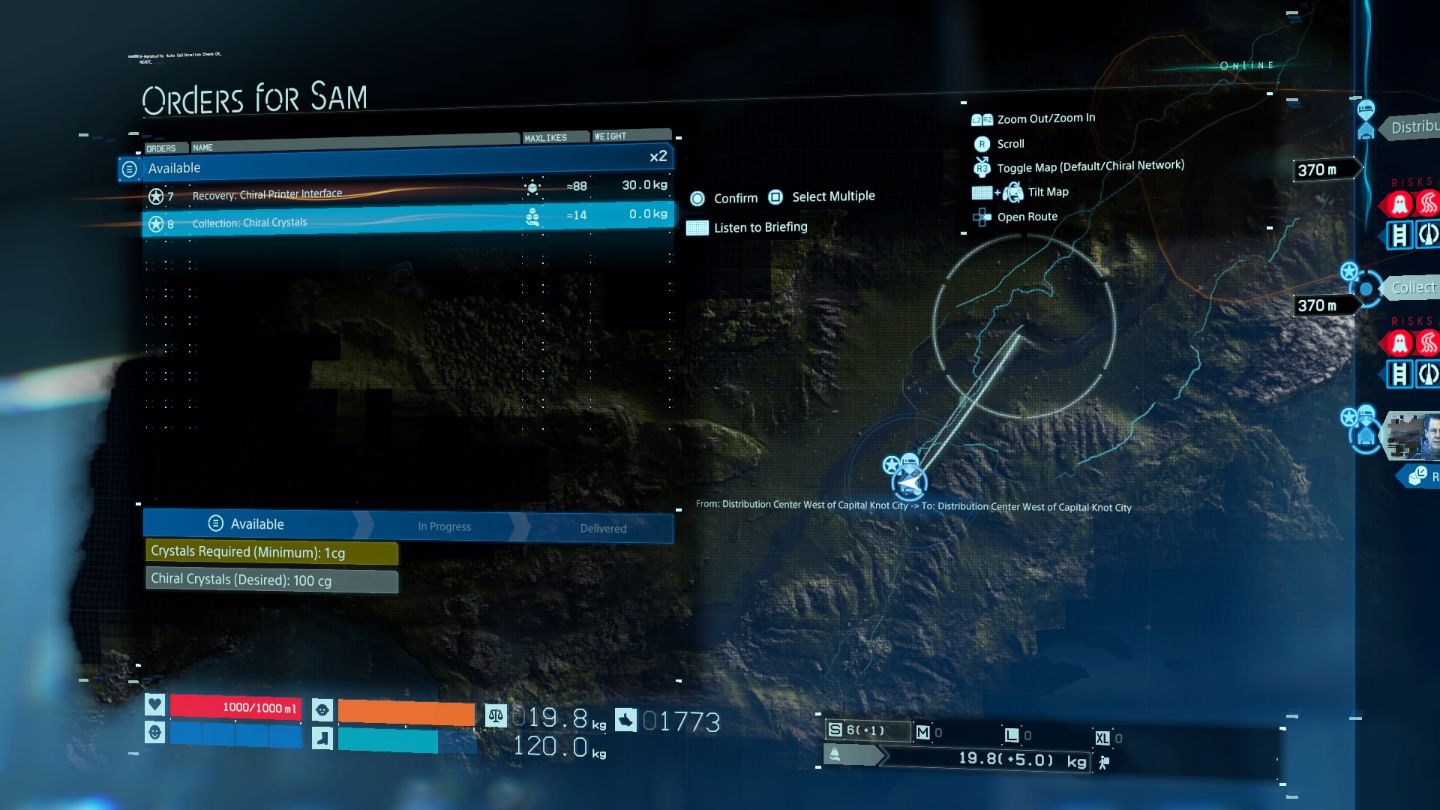
Task: Select the ladder risk icon
Action: 1400,235
